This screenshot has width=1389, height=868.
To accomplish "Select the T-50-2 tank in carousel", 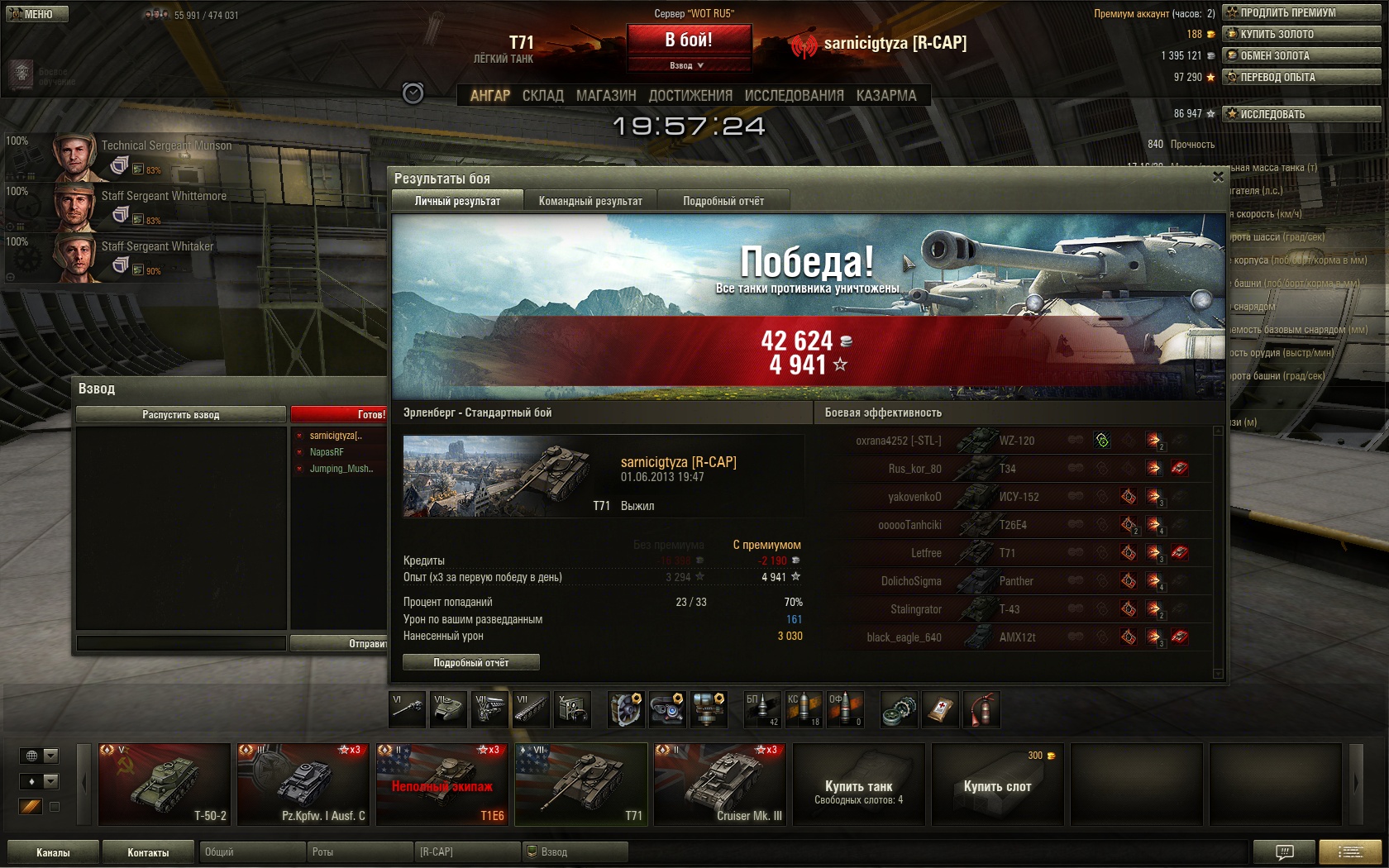I will pos(165,784).
